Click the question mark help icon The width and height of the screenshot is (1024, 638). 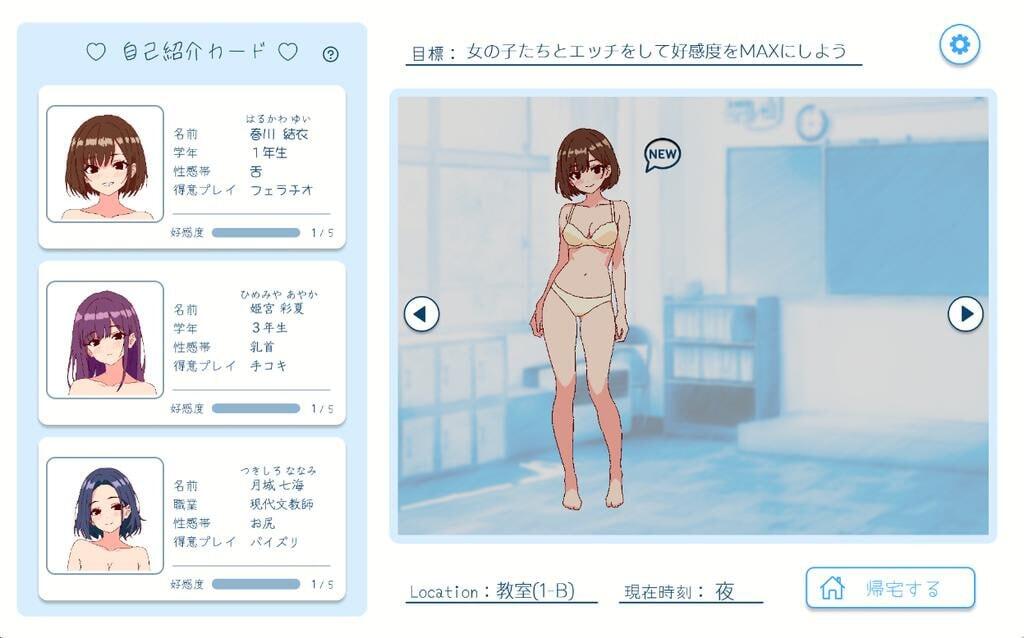click(x=331, y=54)
